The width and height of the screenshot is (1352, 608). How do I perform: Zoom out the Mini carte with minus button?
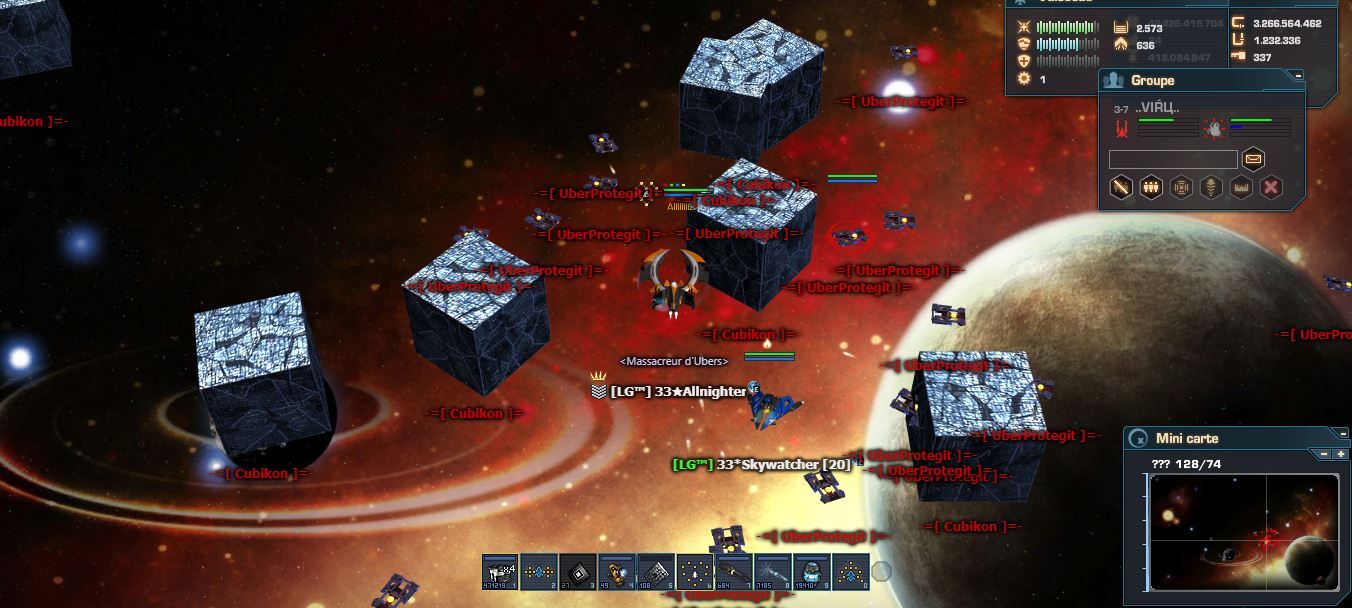click(1325, 454)
